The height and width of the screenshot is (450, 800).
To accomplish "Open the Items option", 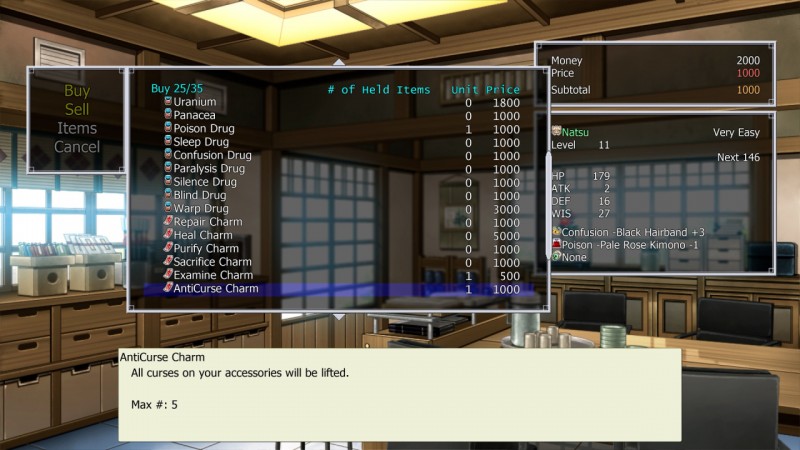I will pos(77,128).
